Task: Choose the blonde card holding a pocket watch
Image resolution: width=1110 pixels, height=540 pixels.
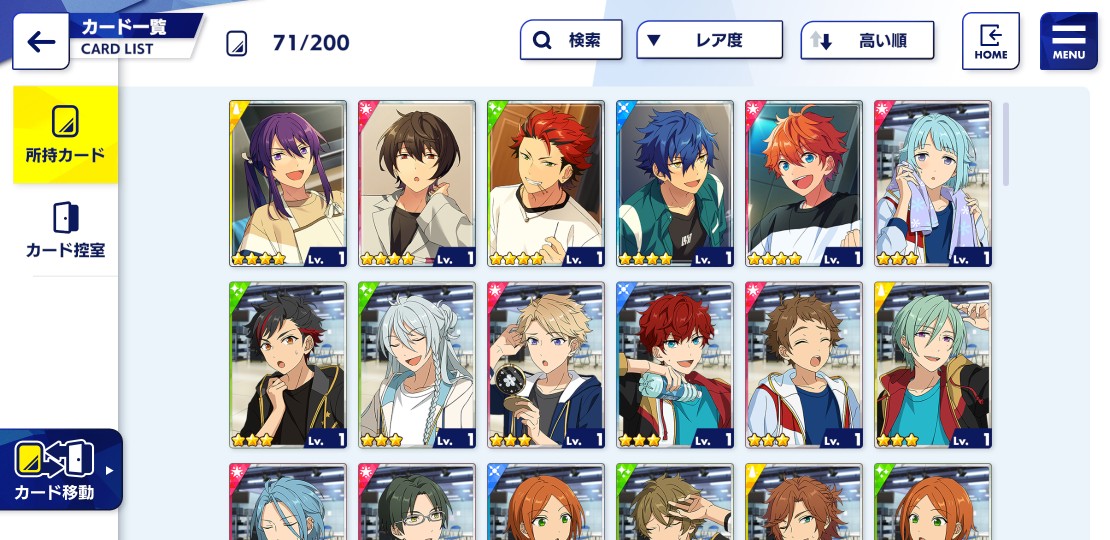Action: tap(546, 365)
